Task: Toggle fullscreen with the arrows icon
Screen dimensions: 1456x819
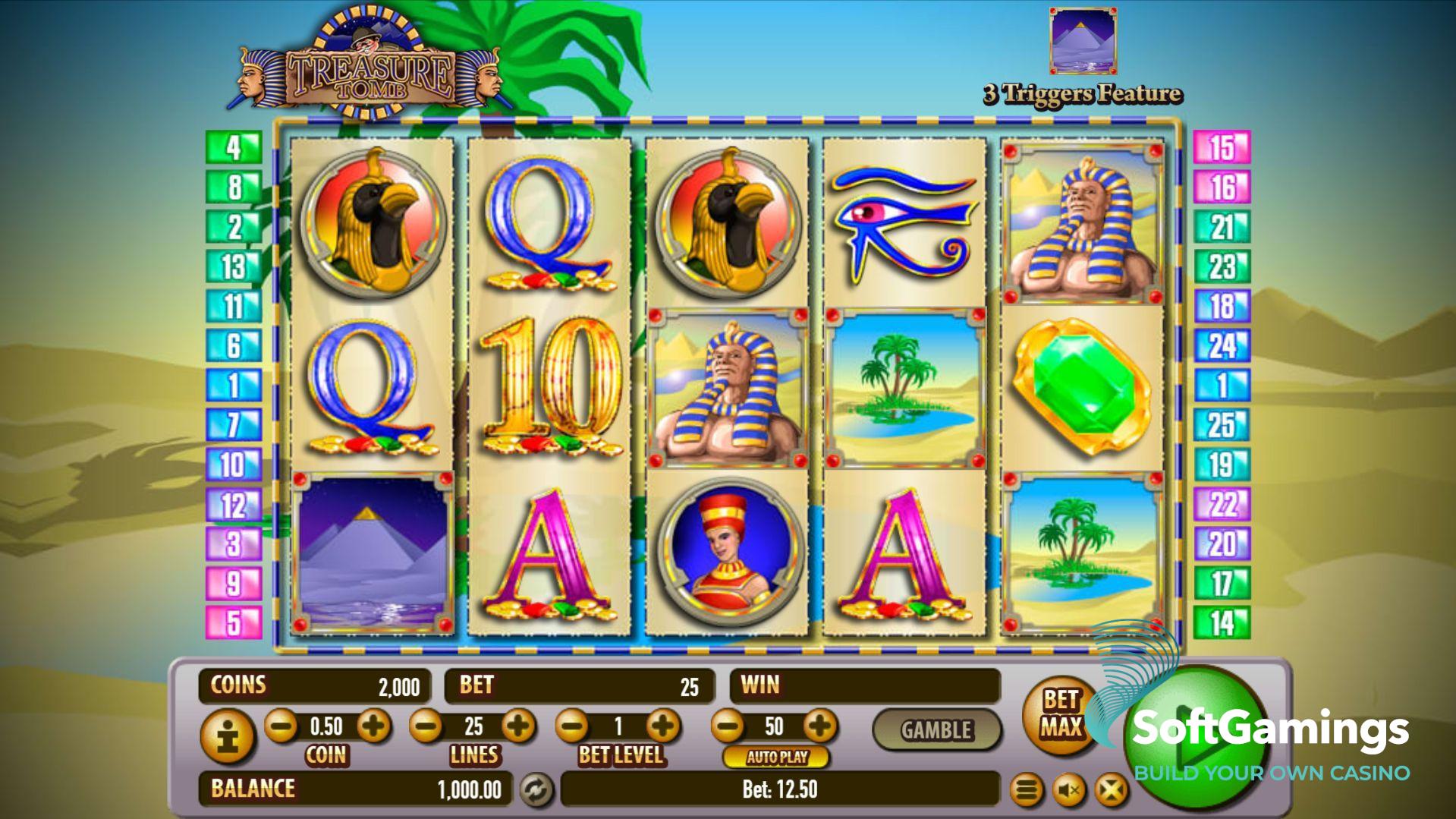Action: point(1111,791)
